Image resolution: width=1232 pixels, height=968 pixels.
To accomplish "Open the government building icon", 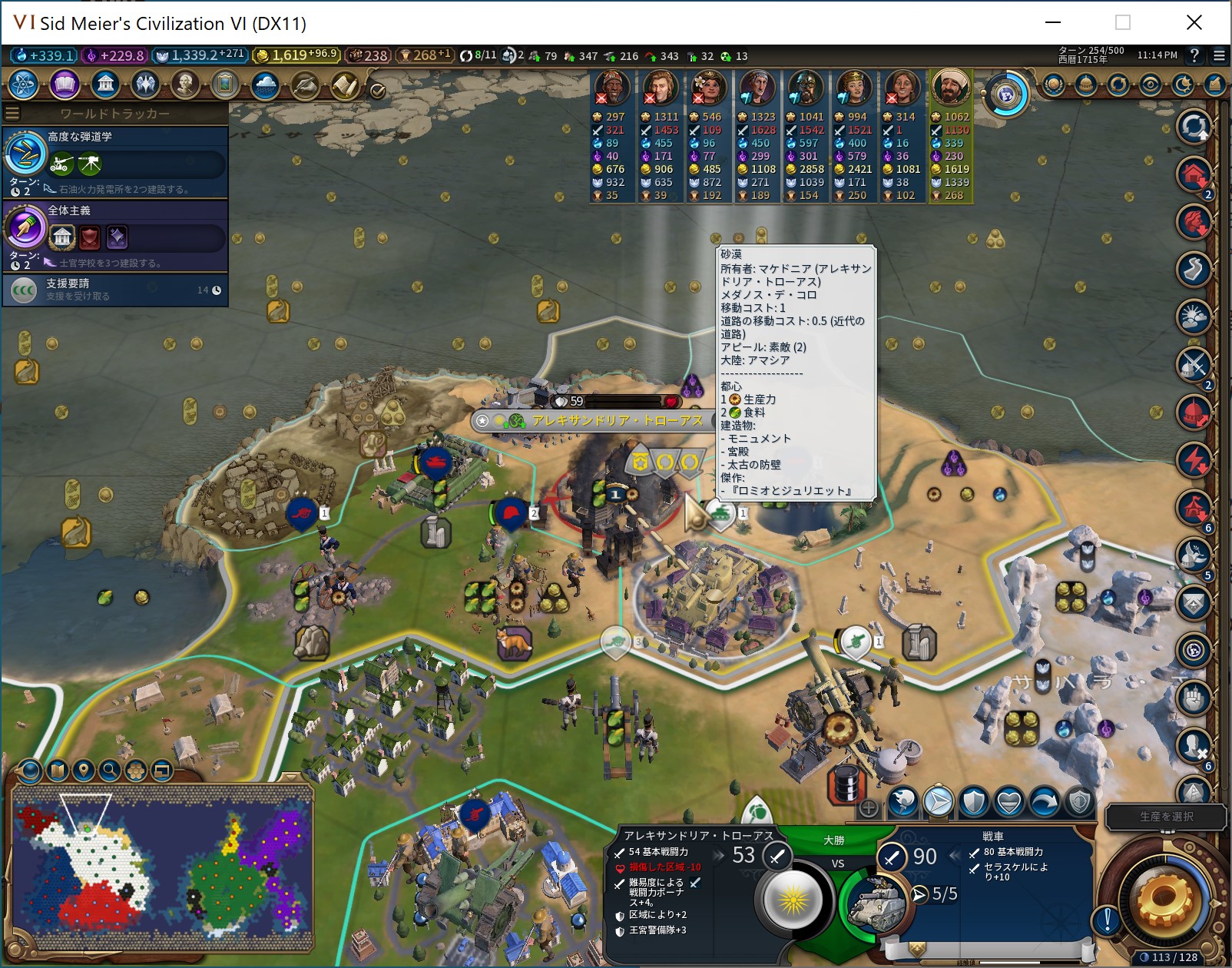I will (x=105, y=85).
